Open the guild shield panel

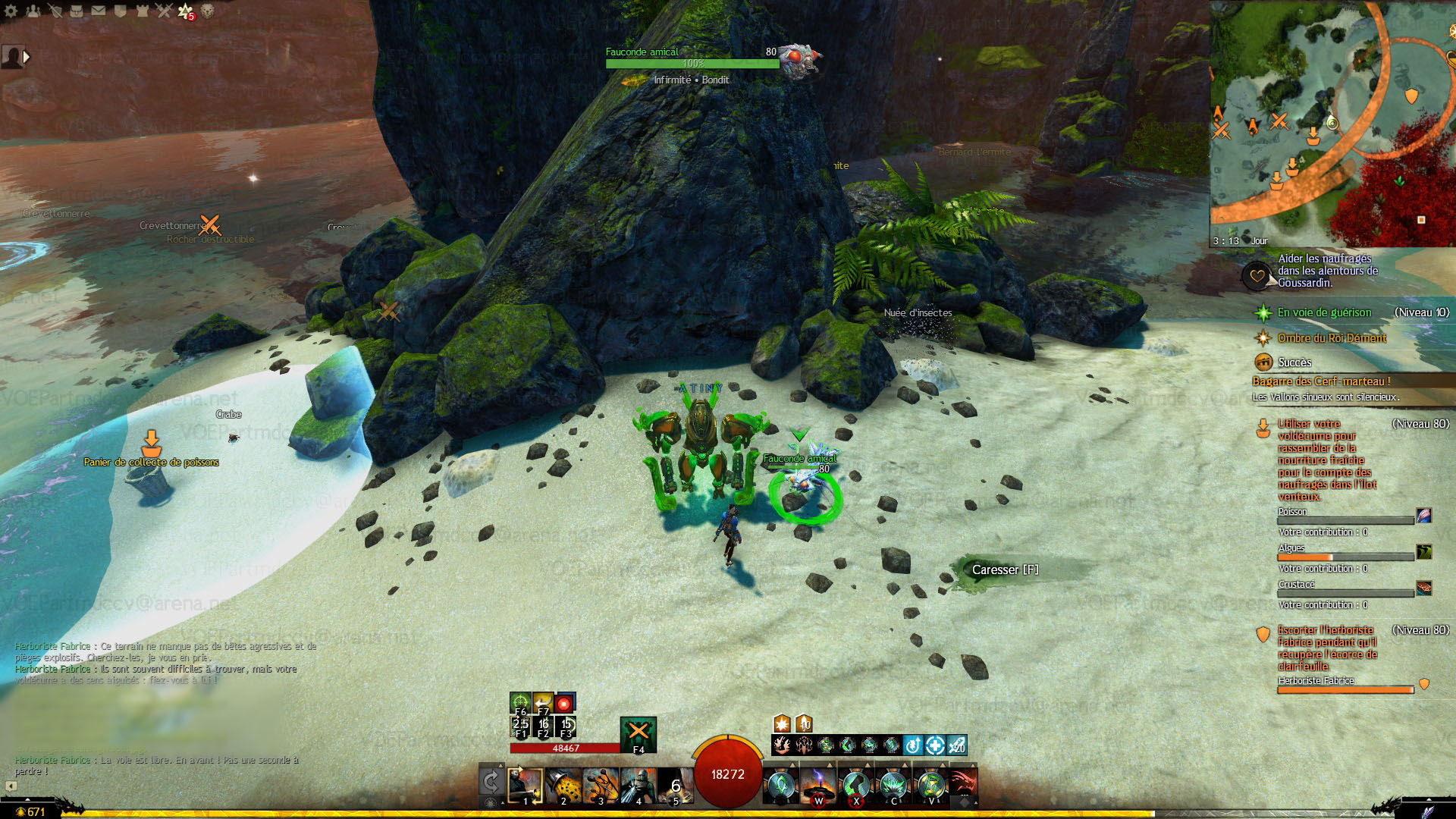[121, 11]
